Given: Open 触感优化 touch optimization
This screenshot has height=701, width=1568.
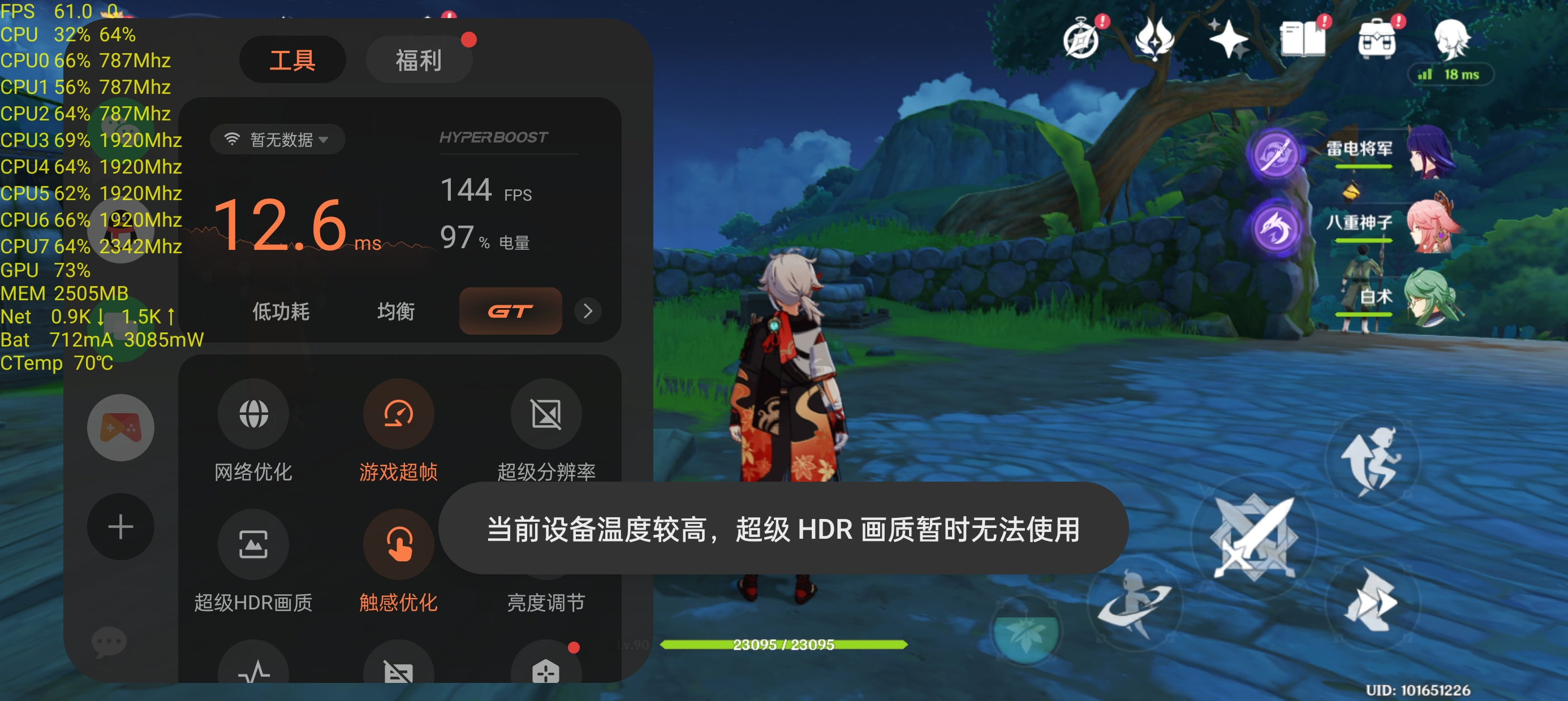Looking at the screenshot, I should point(399,544).
